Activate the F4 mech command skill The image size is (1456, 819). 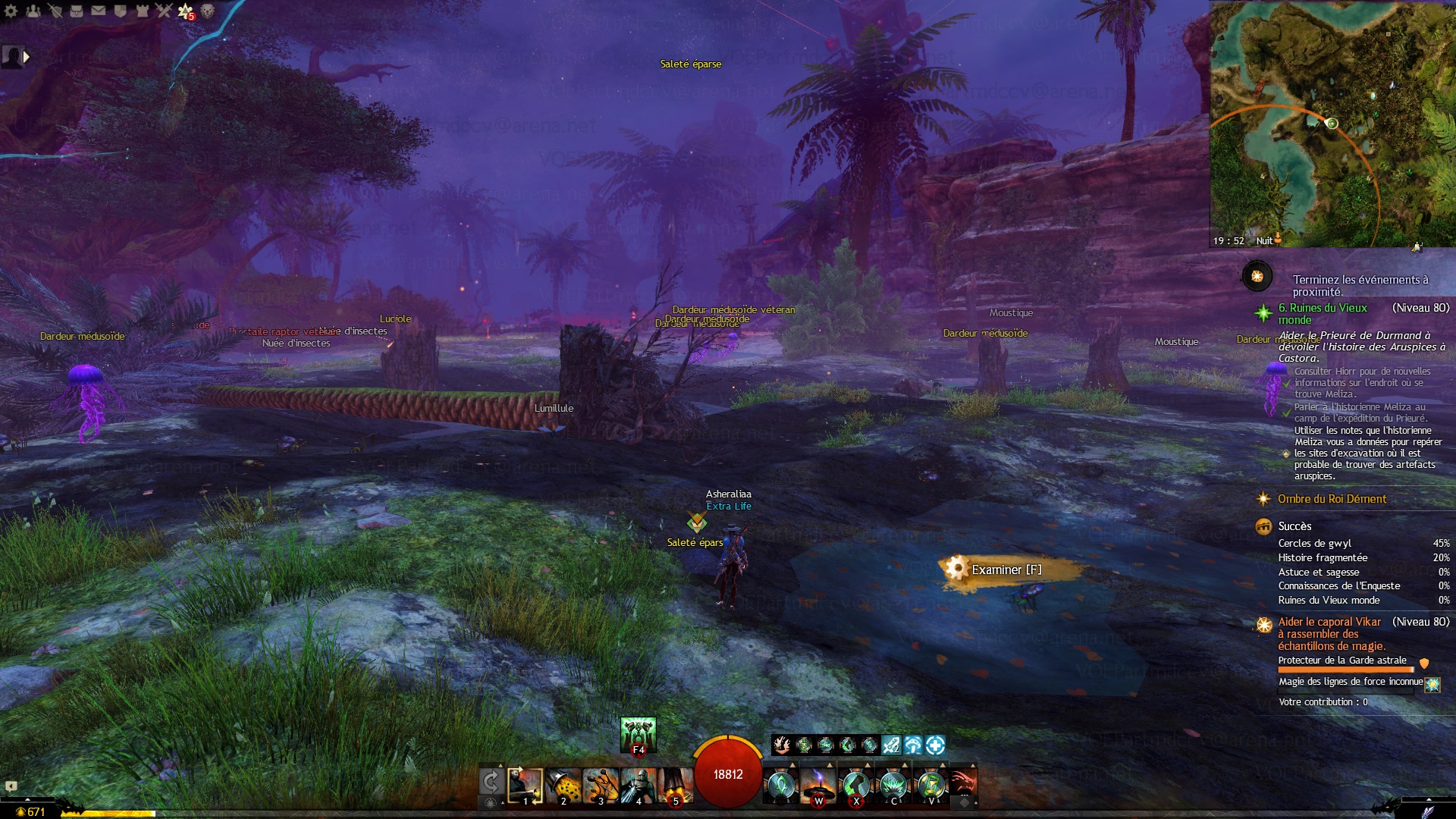pos(638,735)
